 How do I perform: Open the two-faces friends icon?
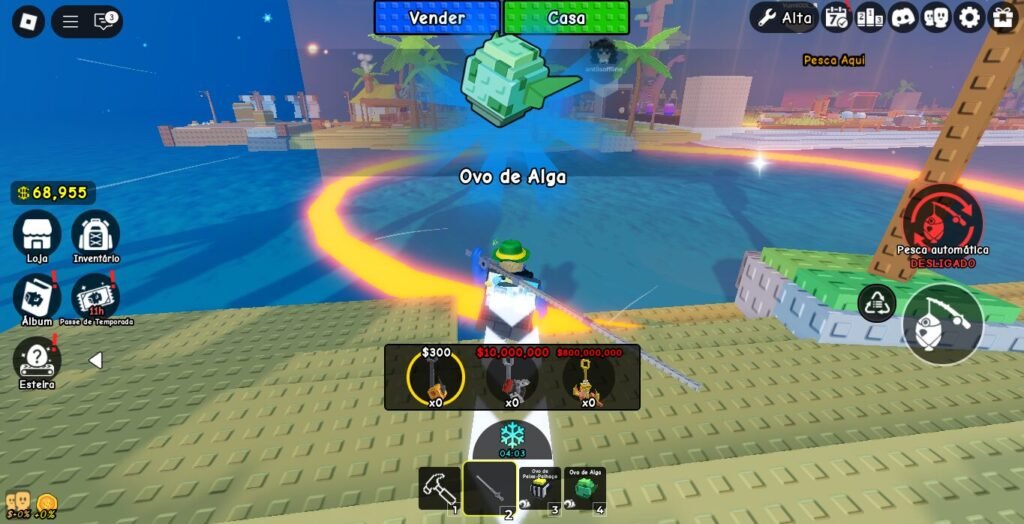tap(935, 17)
